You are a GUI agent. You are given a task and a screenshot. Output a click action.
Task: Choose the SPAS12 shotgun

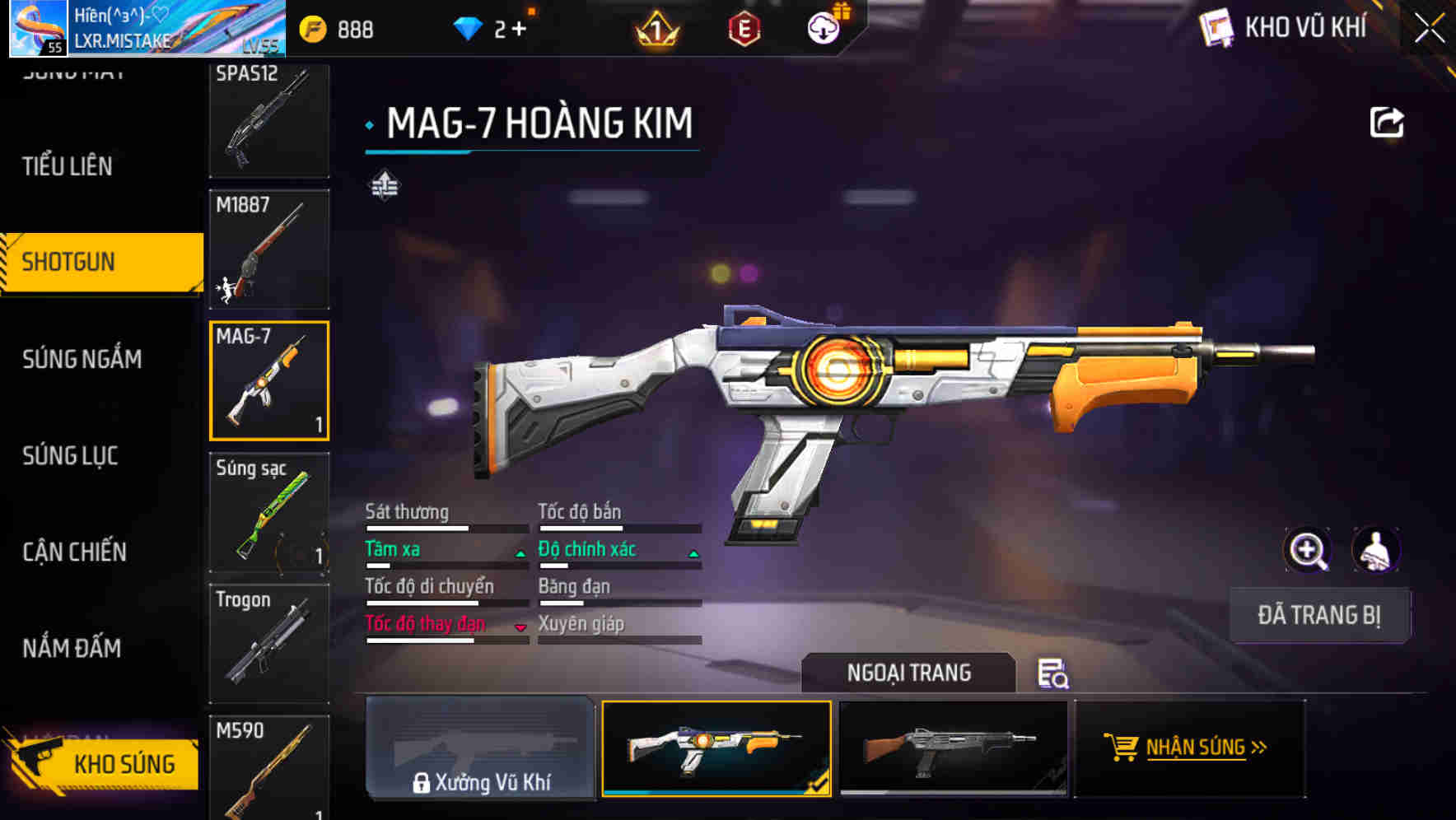pos(269,120)
